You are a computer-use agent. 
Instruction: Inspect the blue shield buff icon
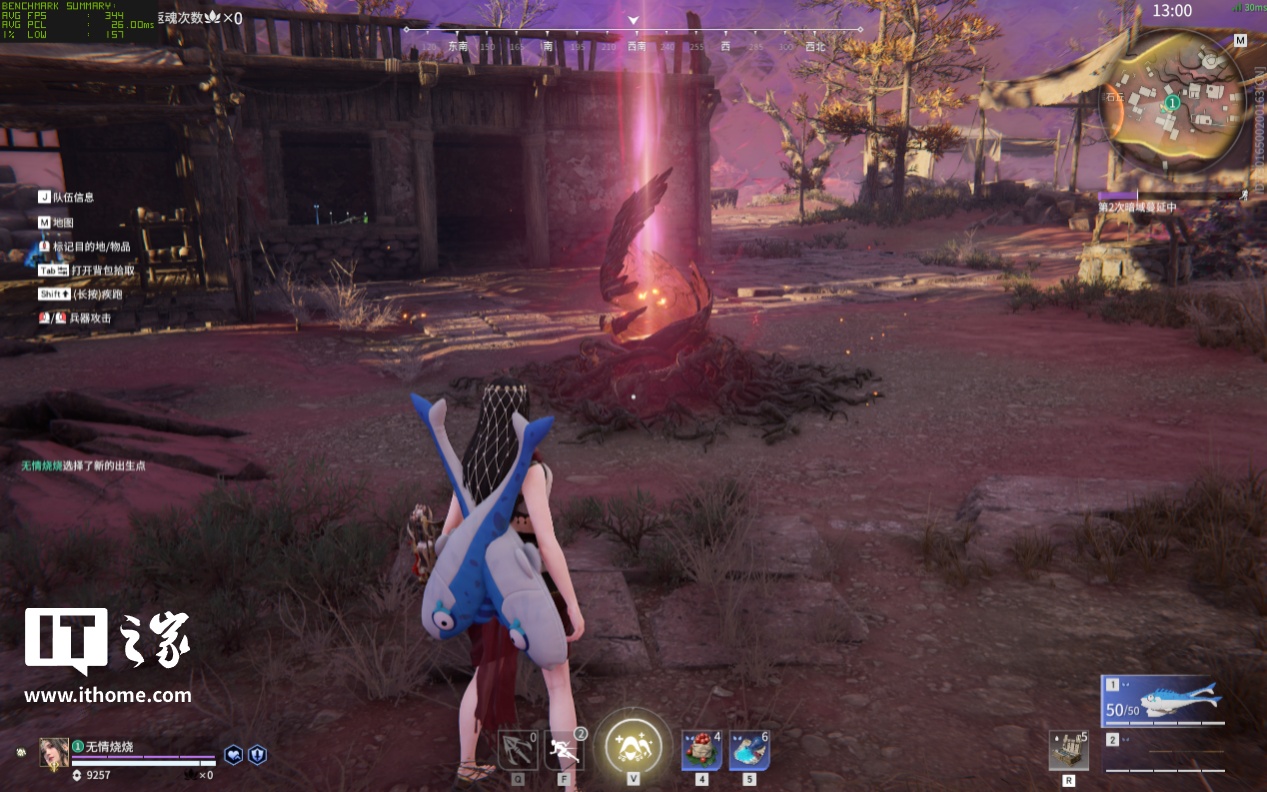pos(257,755)
